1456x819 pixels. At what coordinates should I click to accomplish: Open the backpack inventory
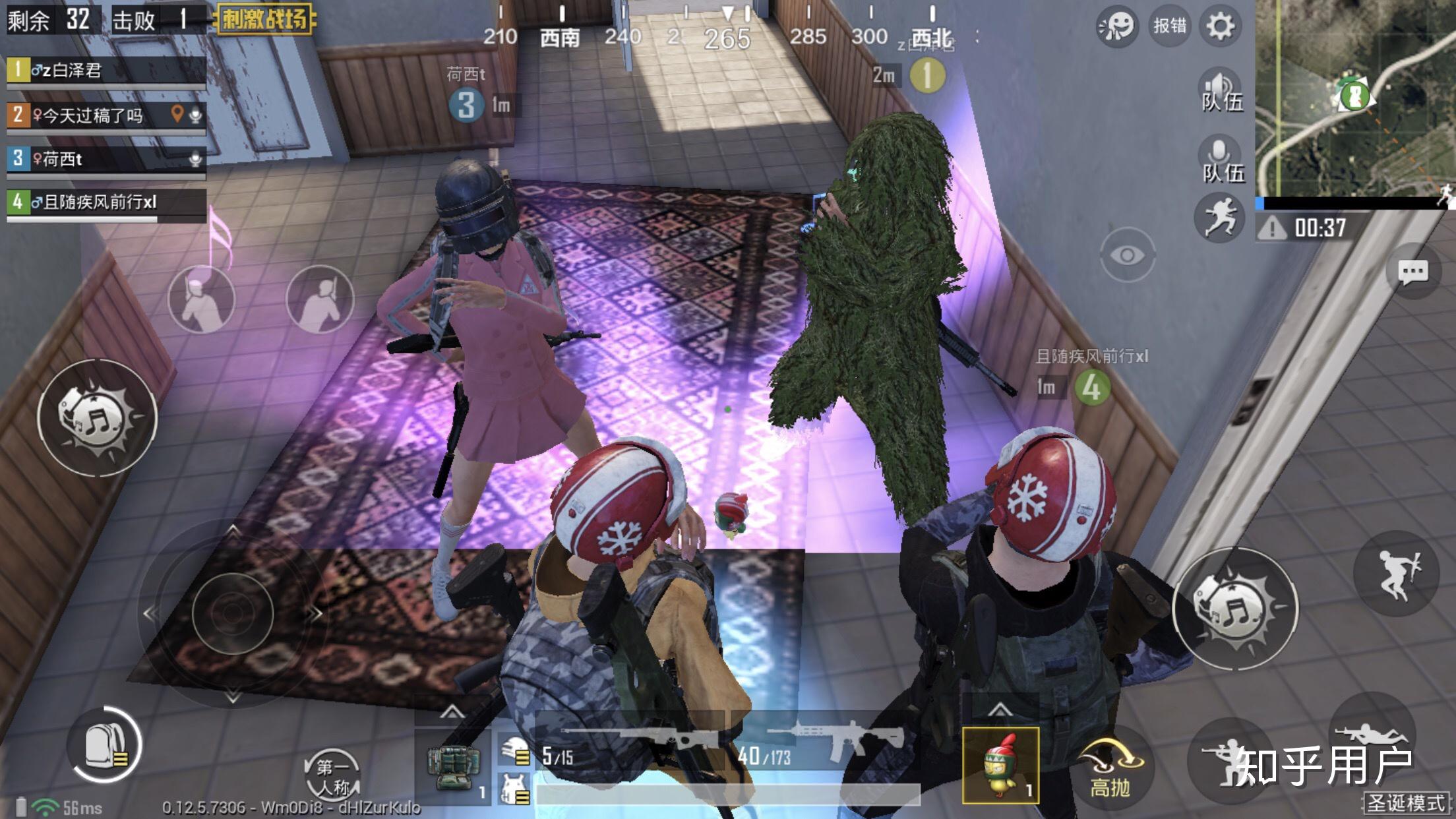[x=106, y=745]
